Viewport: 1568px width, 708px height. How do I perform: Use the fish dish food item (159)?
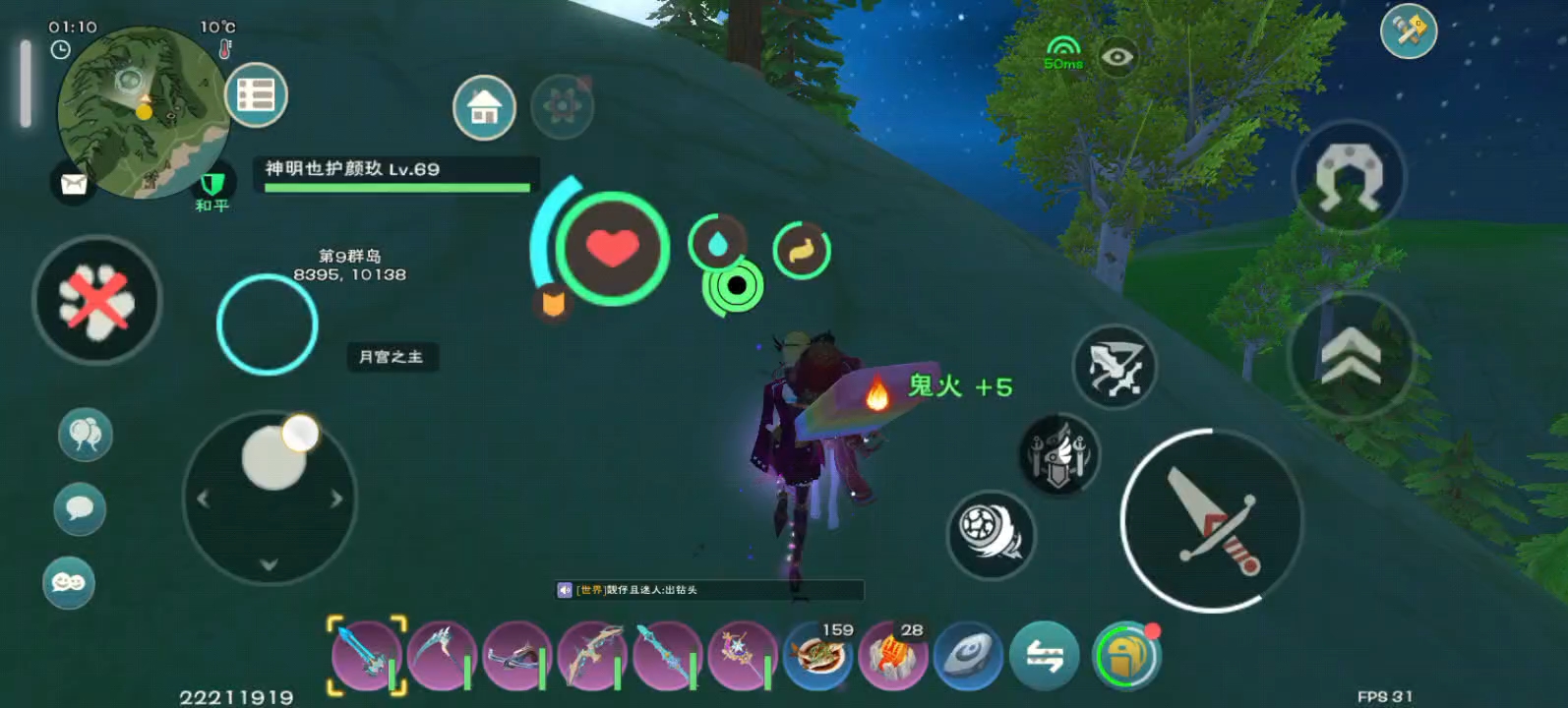coord(818,655)
